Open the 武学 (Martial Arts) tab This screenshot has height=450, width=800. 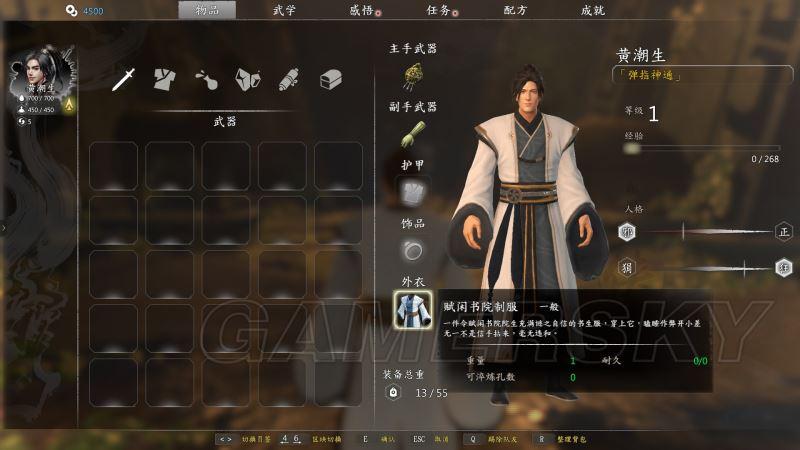[284, 10]
